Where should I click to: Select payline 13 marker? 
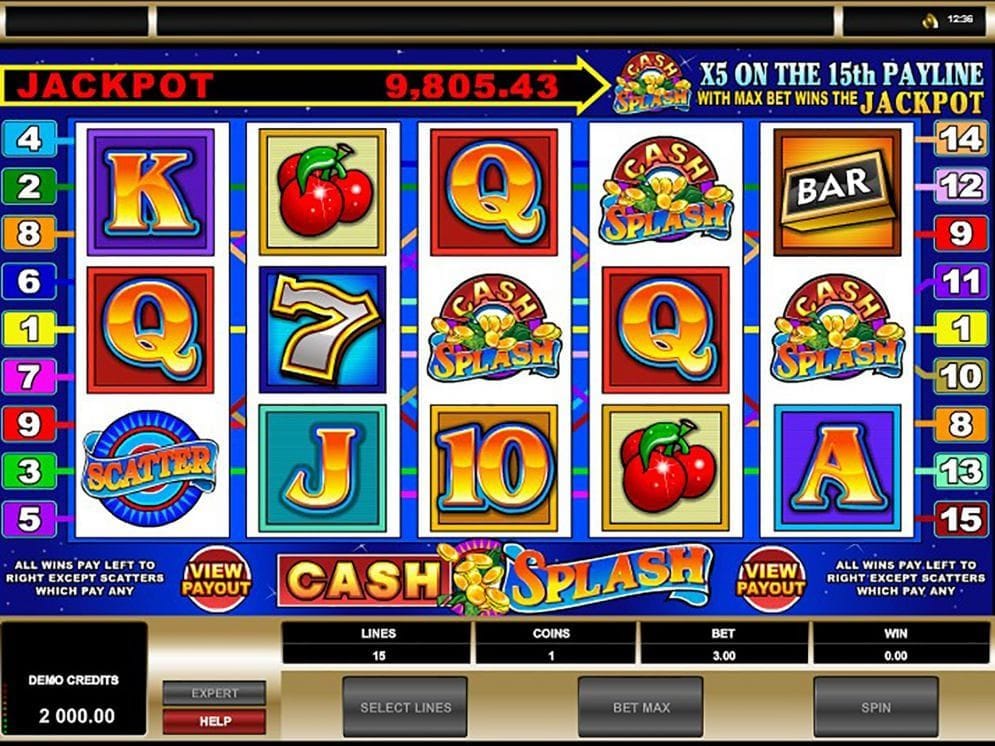click(960, 470)
